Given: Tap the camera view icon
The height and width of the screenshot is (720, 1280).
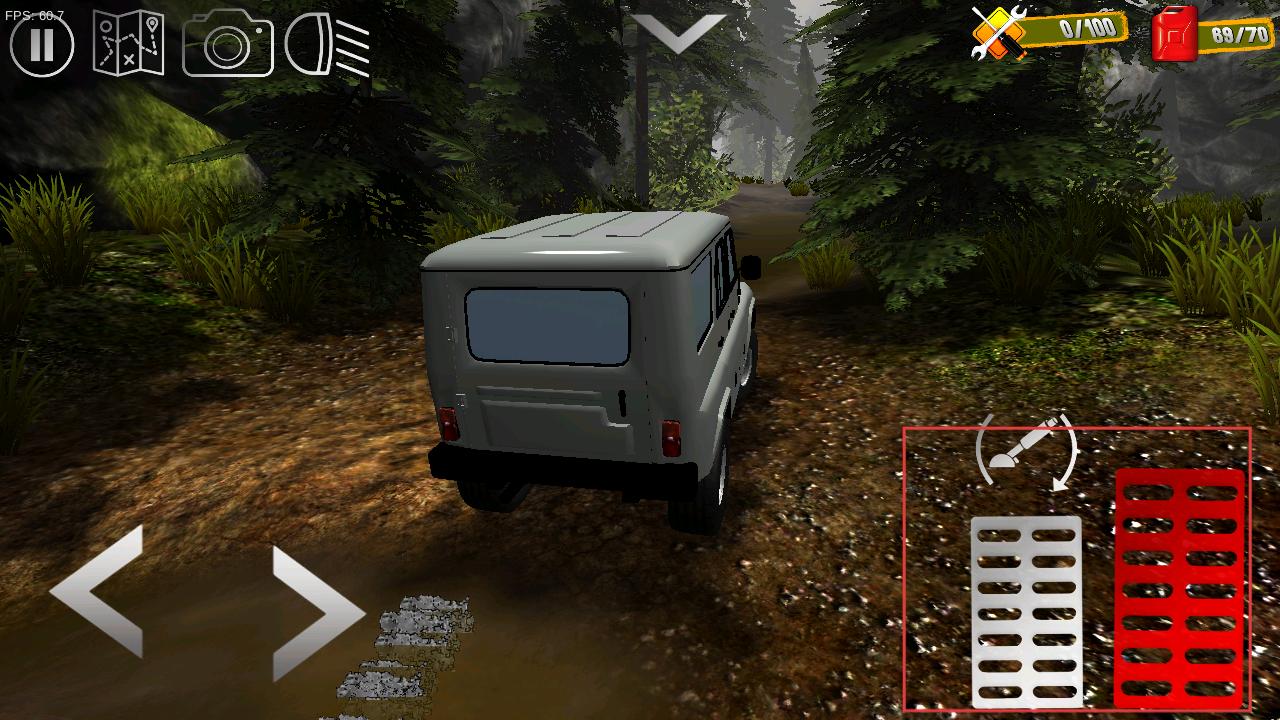Looking at the screenshot, I should 228,44.
